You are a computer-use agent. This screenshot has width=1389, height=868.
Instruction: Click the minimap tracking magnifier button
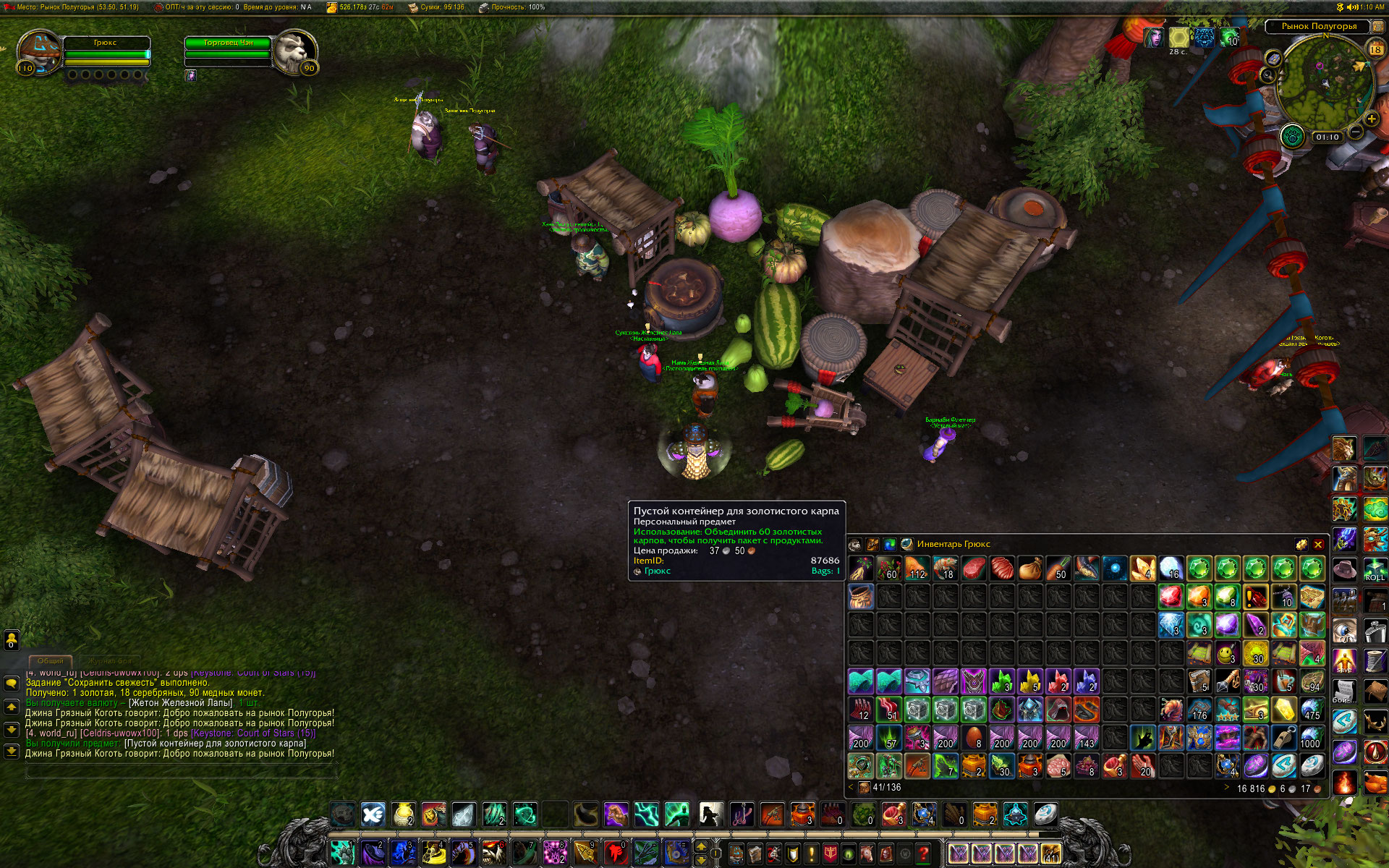[x=1267, y=75]
